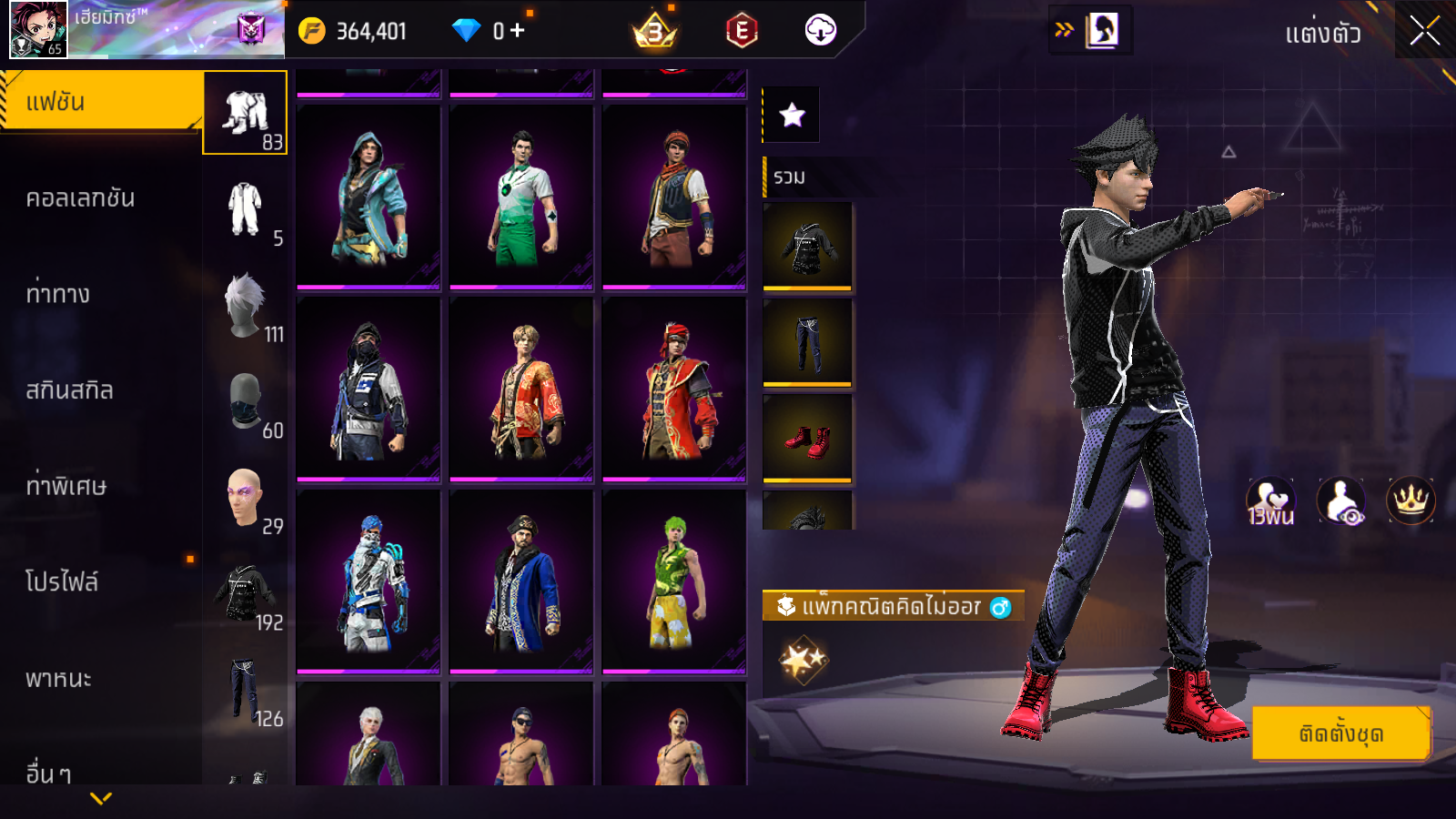Select the red boots shoe slot
Image resolution: width=1456 pixels, height=819 pixels.
(x=807, y=439)
